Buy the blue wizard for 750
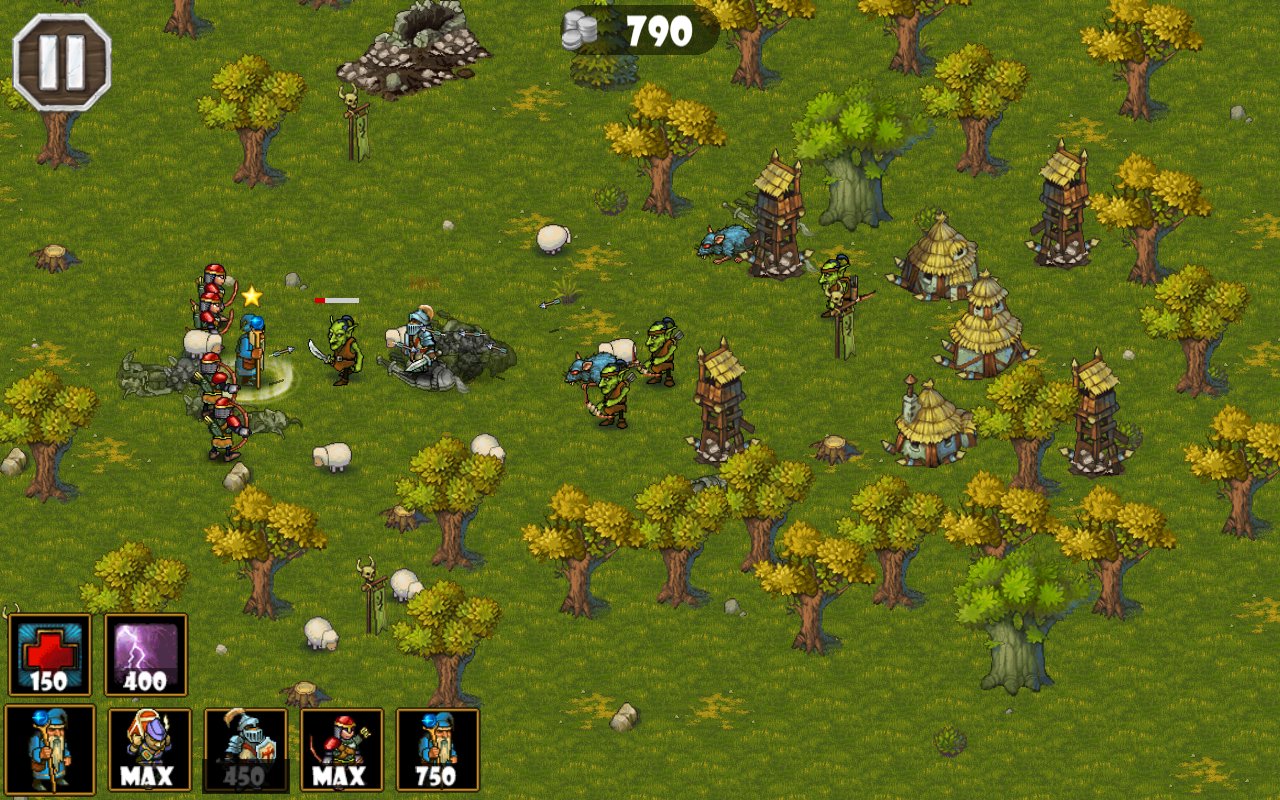Viewport: 1280px width, 800px height. point(438,749)
